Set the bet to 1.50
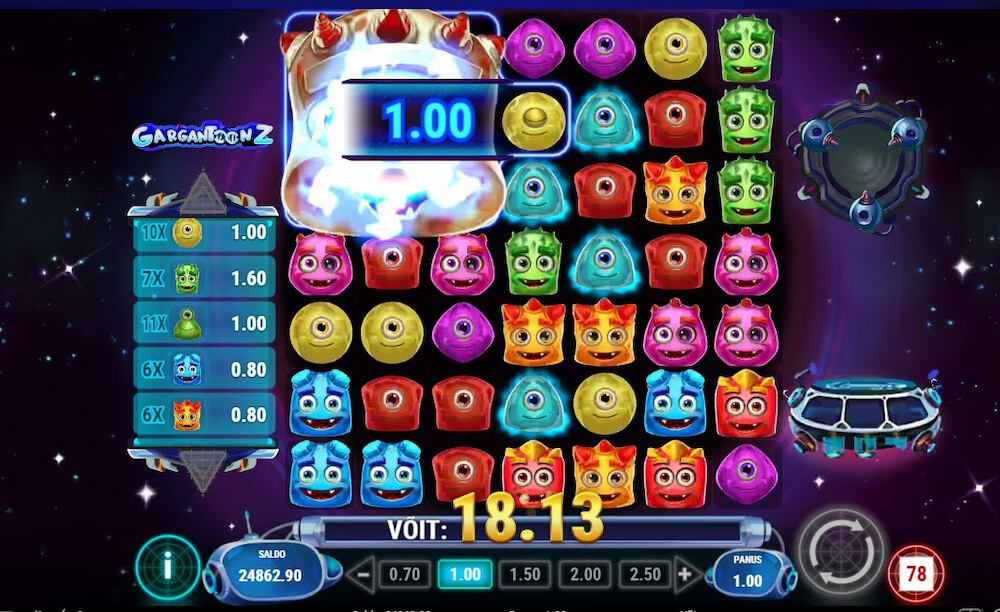The image size is (1000, 612). click(525, 575)
